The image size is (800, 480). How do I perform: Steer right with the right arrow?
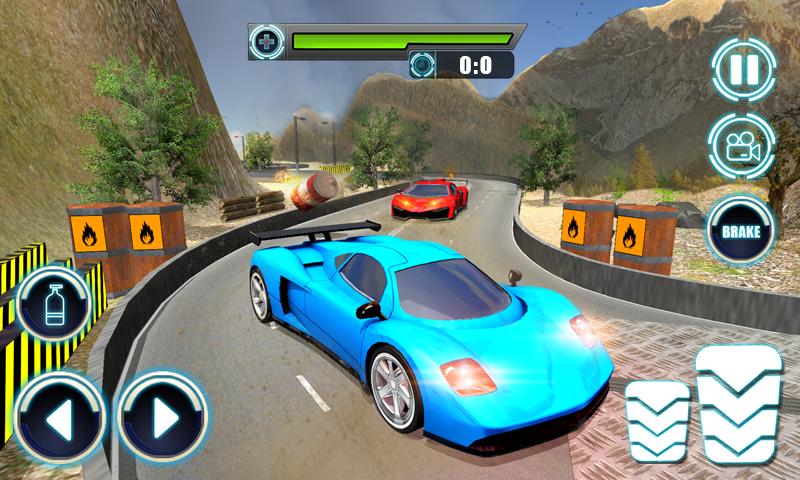click(x=161, y=416)
